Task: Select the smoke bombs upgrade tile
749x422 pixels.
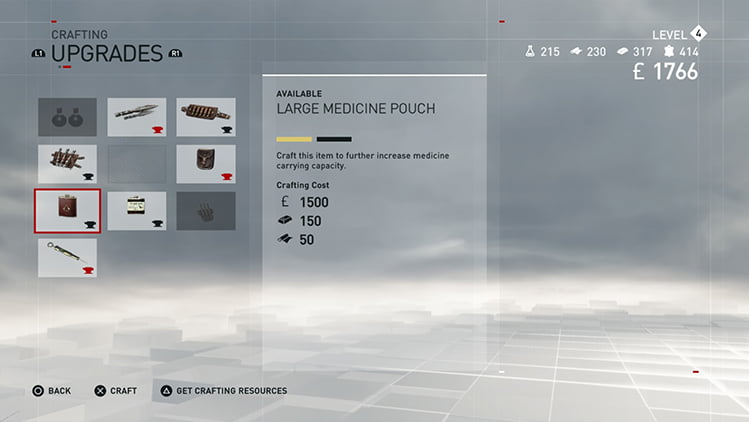Action: click(x=67, y=117)
